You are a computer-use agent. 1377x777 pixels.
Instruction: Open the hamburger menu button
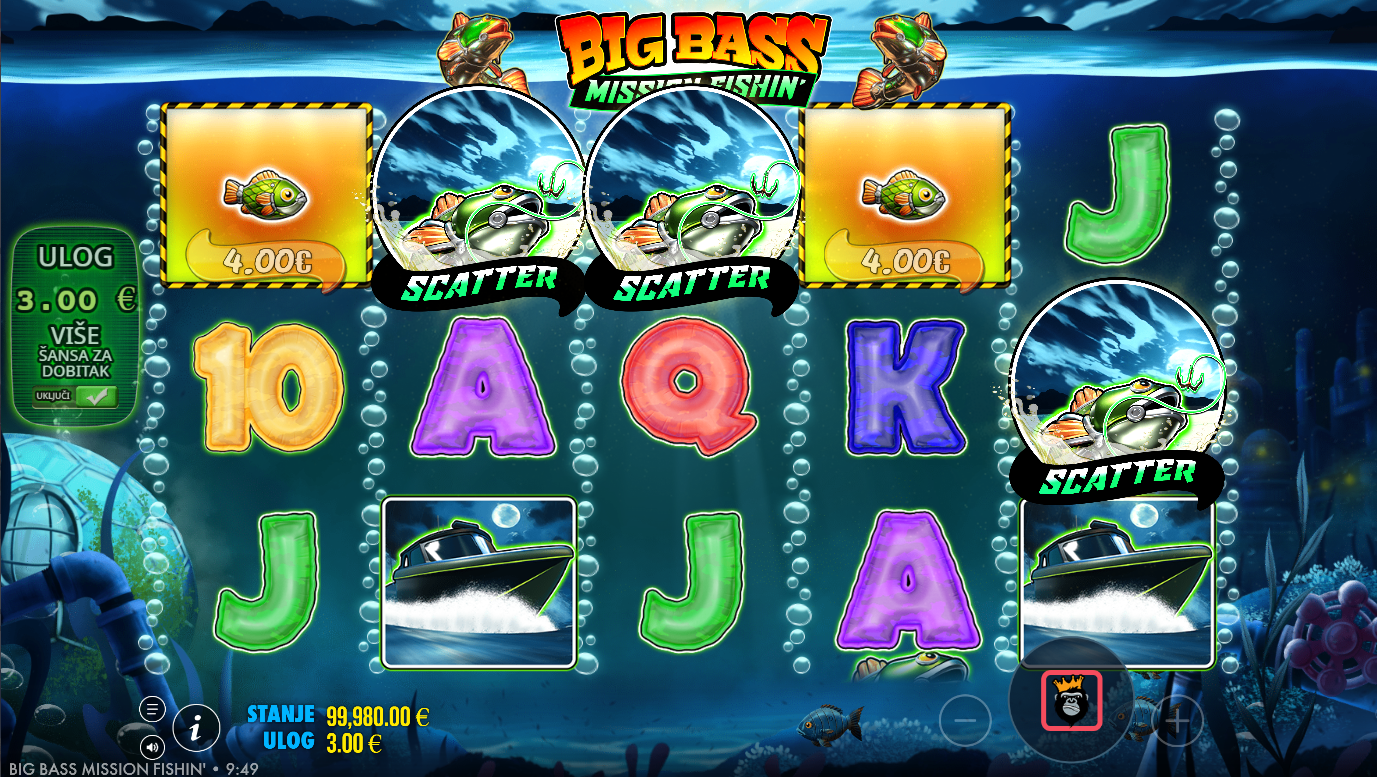[152, 710]
